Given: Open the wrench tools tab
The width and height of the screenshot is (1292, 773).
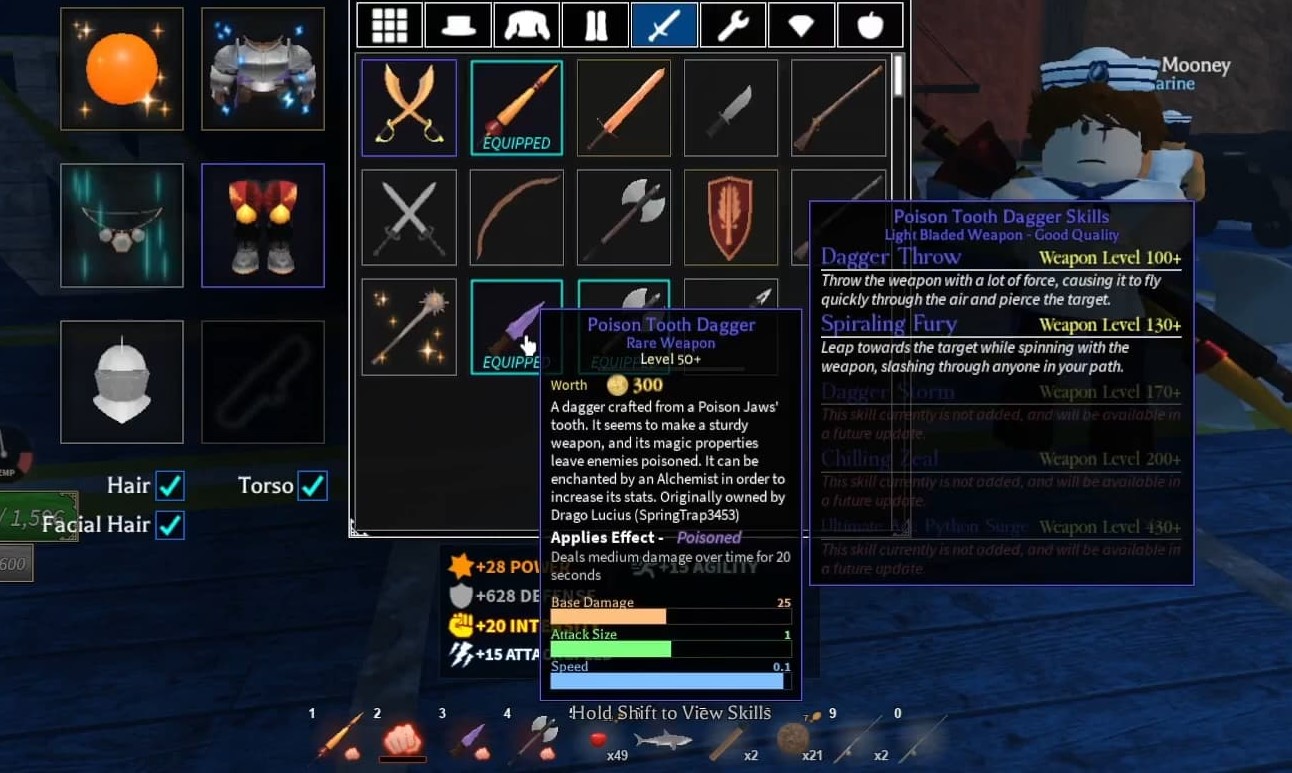Looking at the screenshot, I should click(x=733, y=24).
